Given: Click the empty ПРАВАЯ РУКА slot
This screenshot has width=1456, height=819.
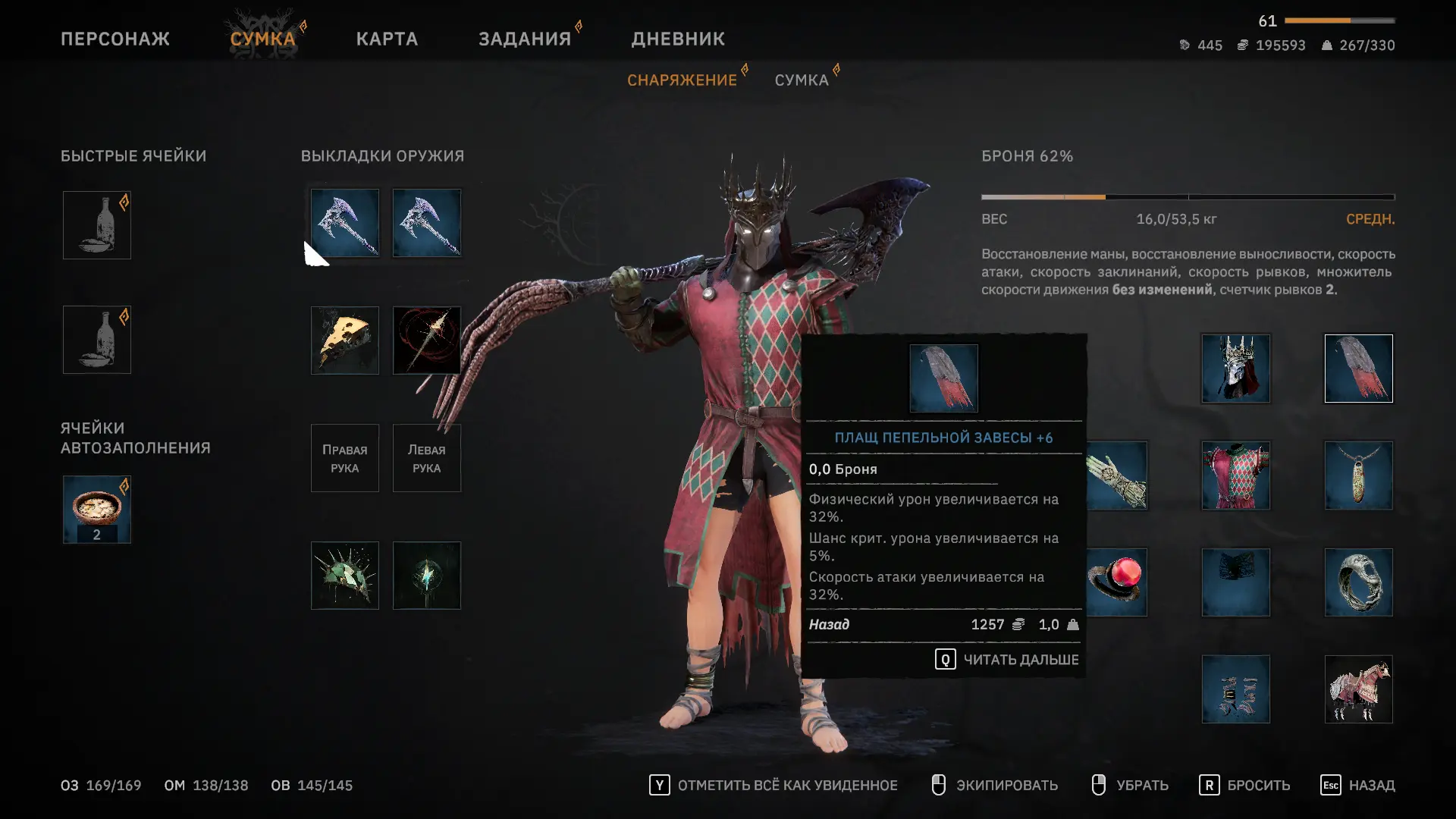Looking at the screenshot, I should [345, 458].
